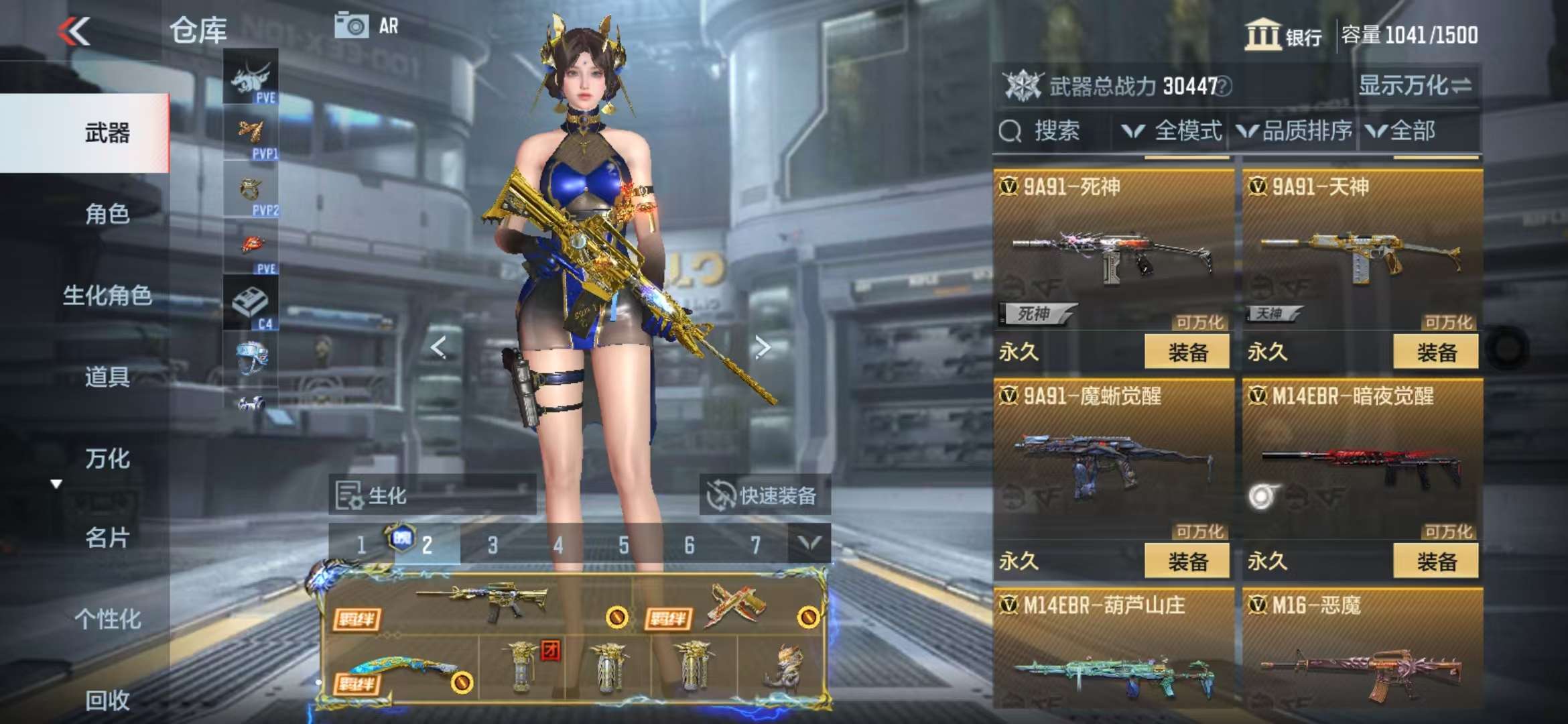Select the 生化角色 menu entry

point(107,295)
